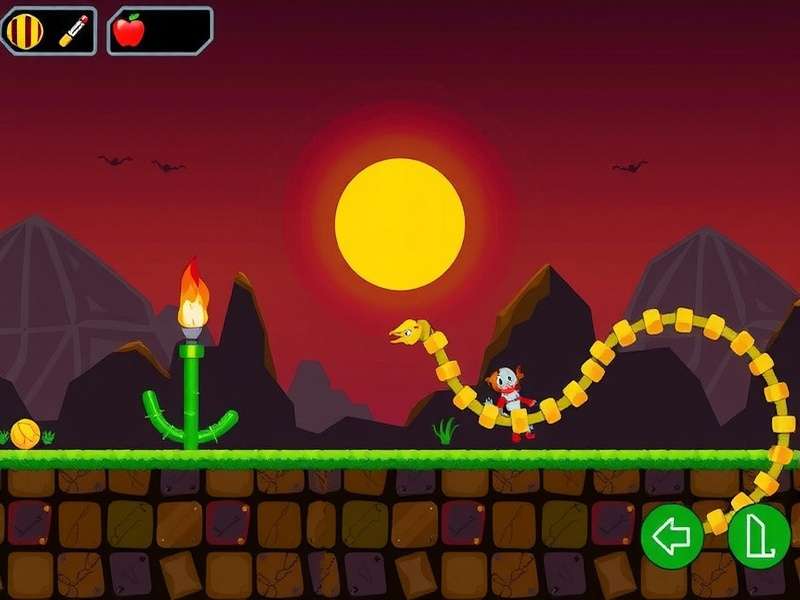Select the striped yellow ball icon
The image size is (800, 600).
point(26,31)
